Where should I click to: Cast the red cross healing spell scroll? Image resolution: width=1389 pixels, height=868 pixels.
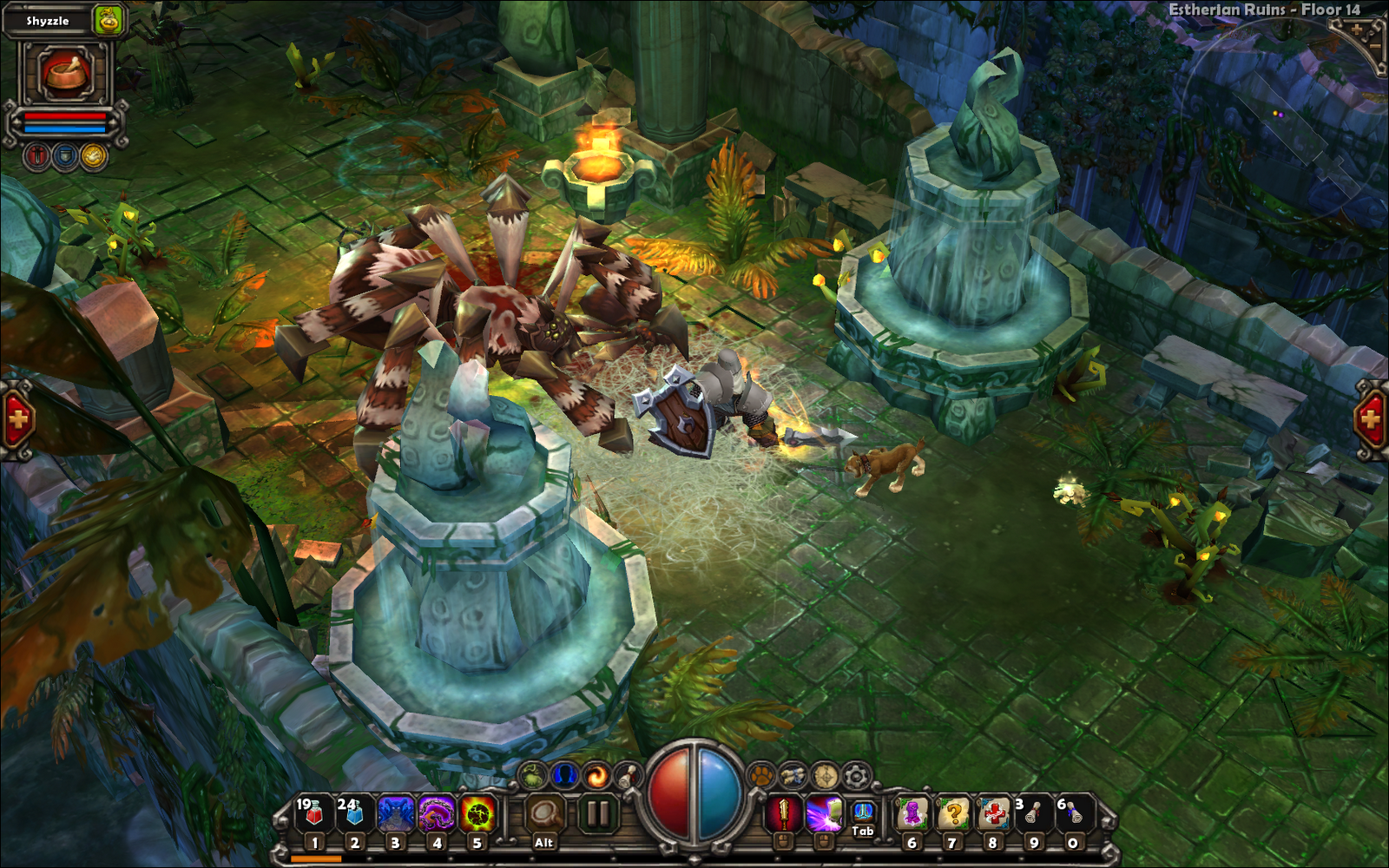[993, 814]
